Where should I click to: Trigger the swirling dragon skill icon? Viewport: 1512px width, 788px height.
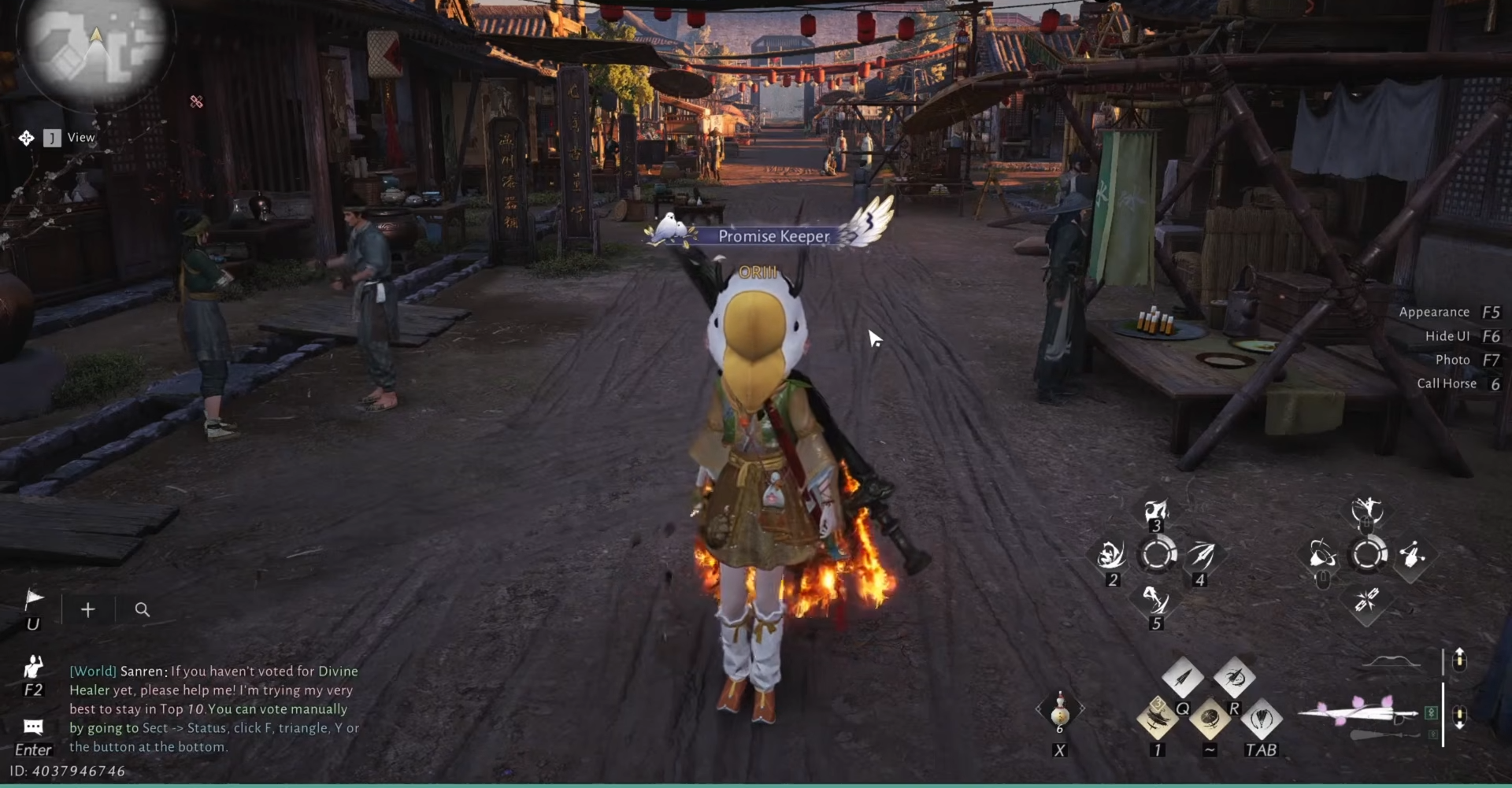point(1111,556)
